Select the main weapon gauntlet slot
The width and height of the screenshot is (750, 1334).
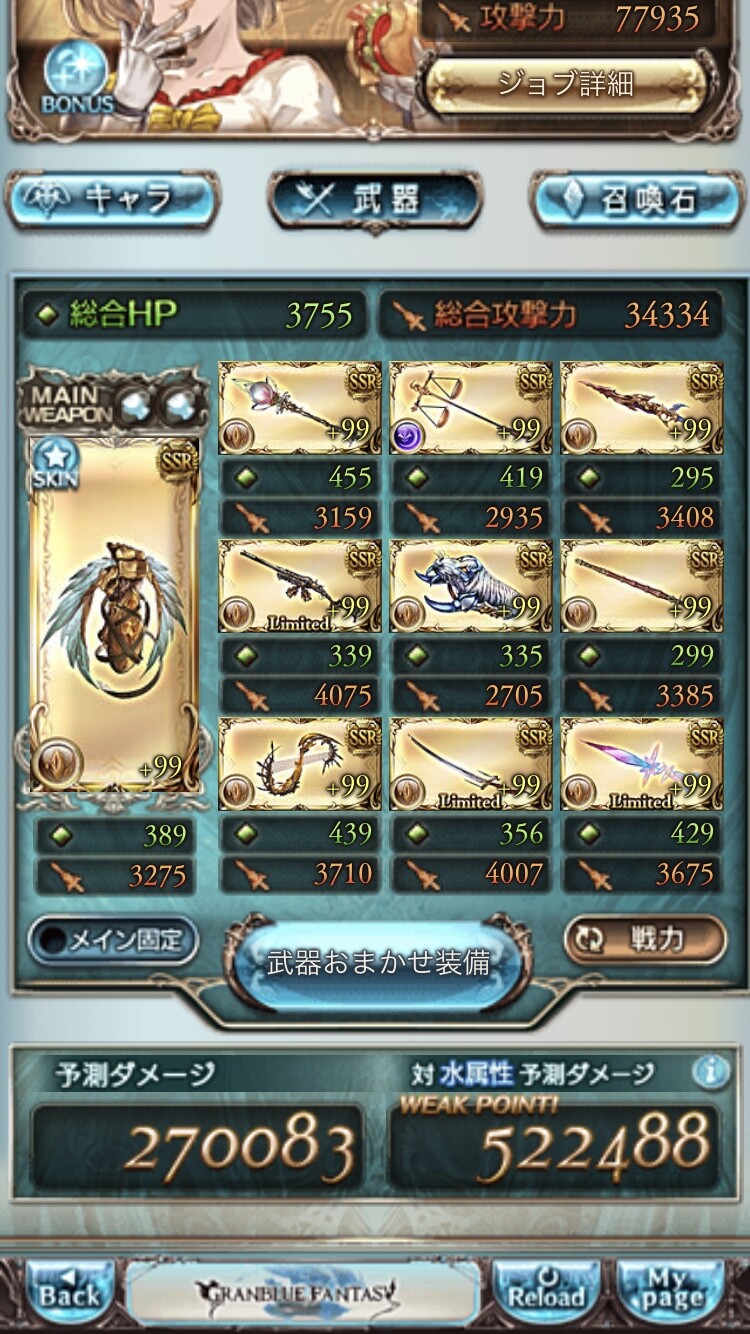[113, 615]
